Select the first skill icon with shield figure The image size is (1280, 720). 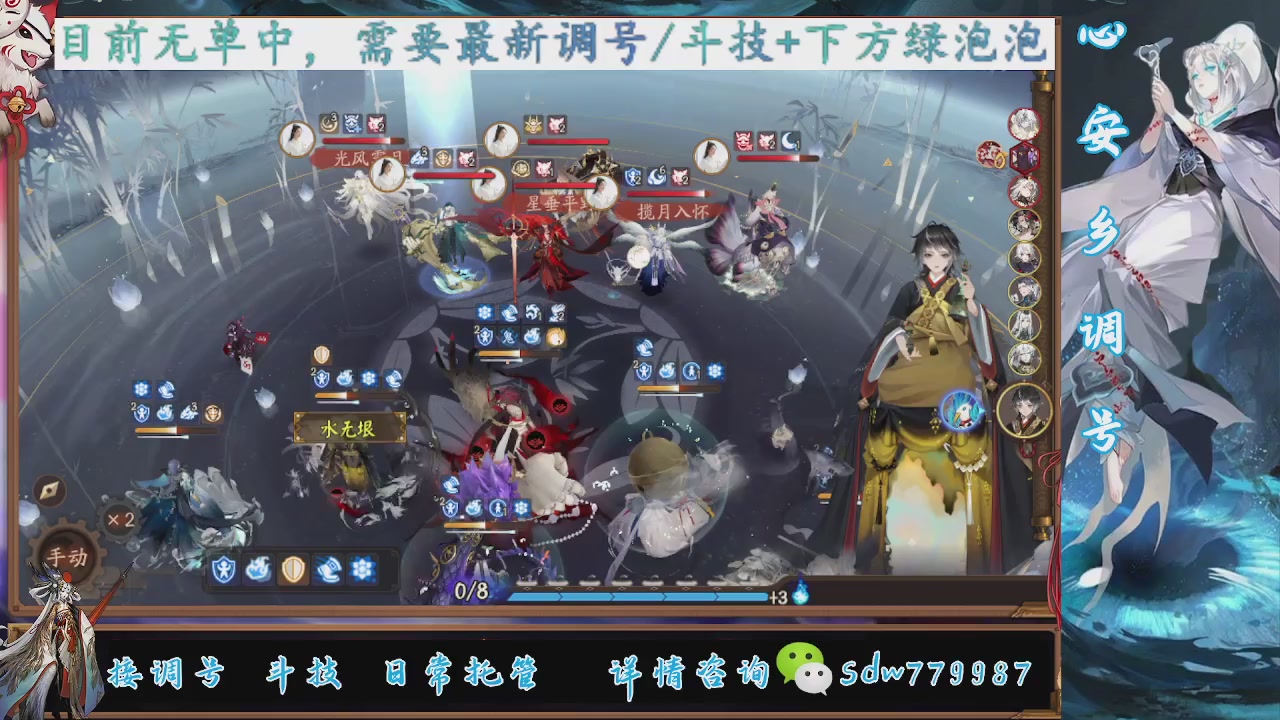tap(223, 568)
